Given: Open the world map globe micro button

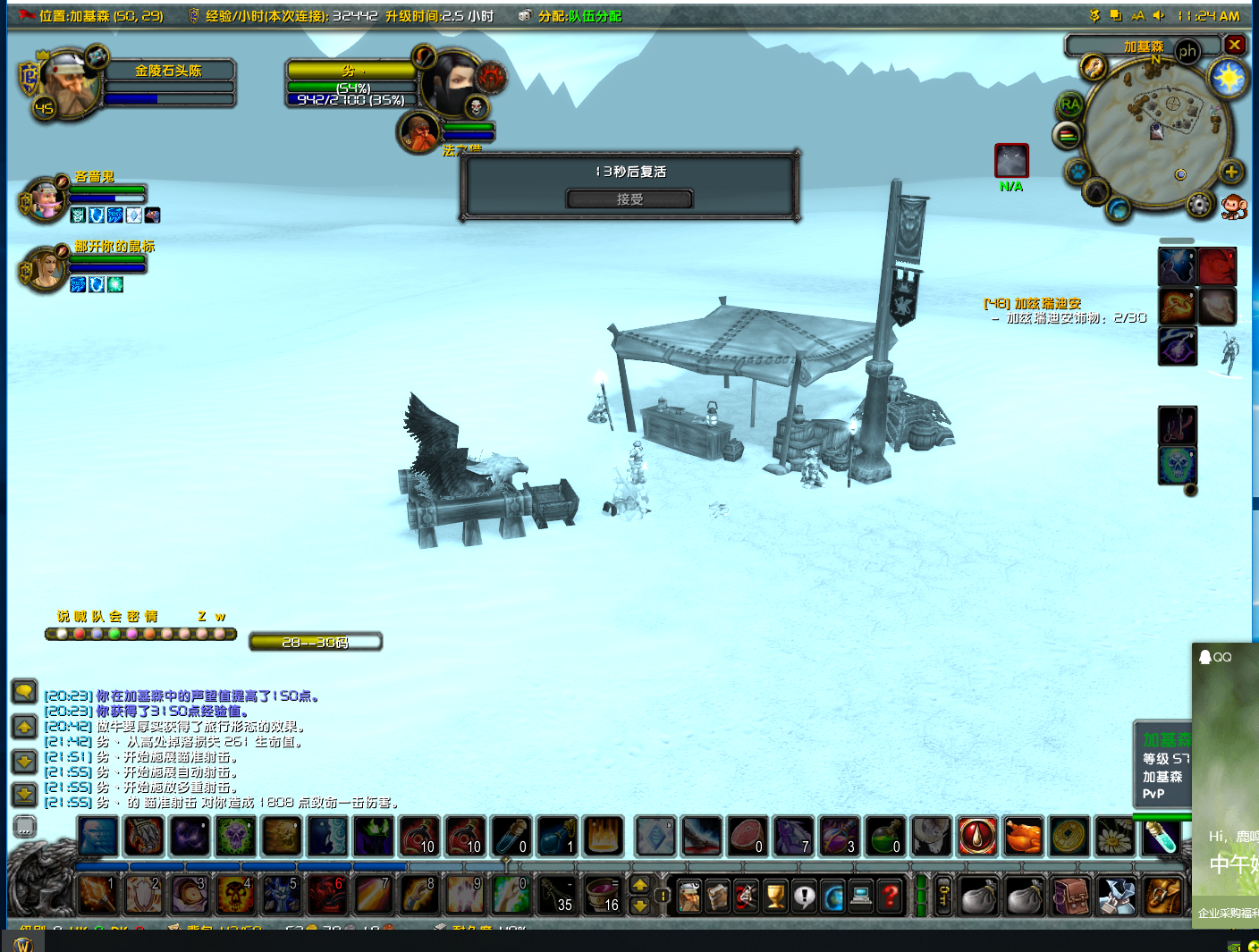Looking at the screenshot, I should [x=832, y=896].
